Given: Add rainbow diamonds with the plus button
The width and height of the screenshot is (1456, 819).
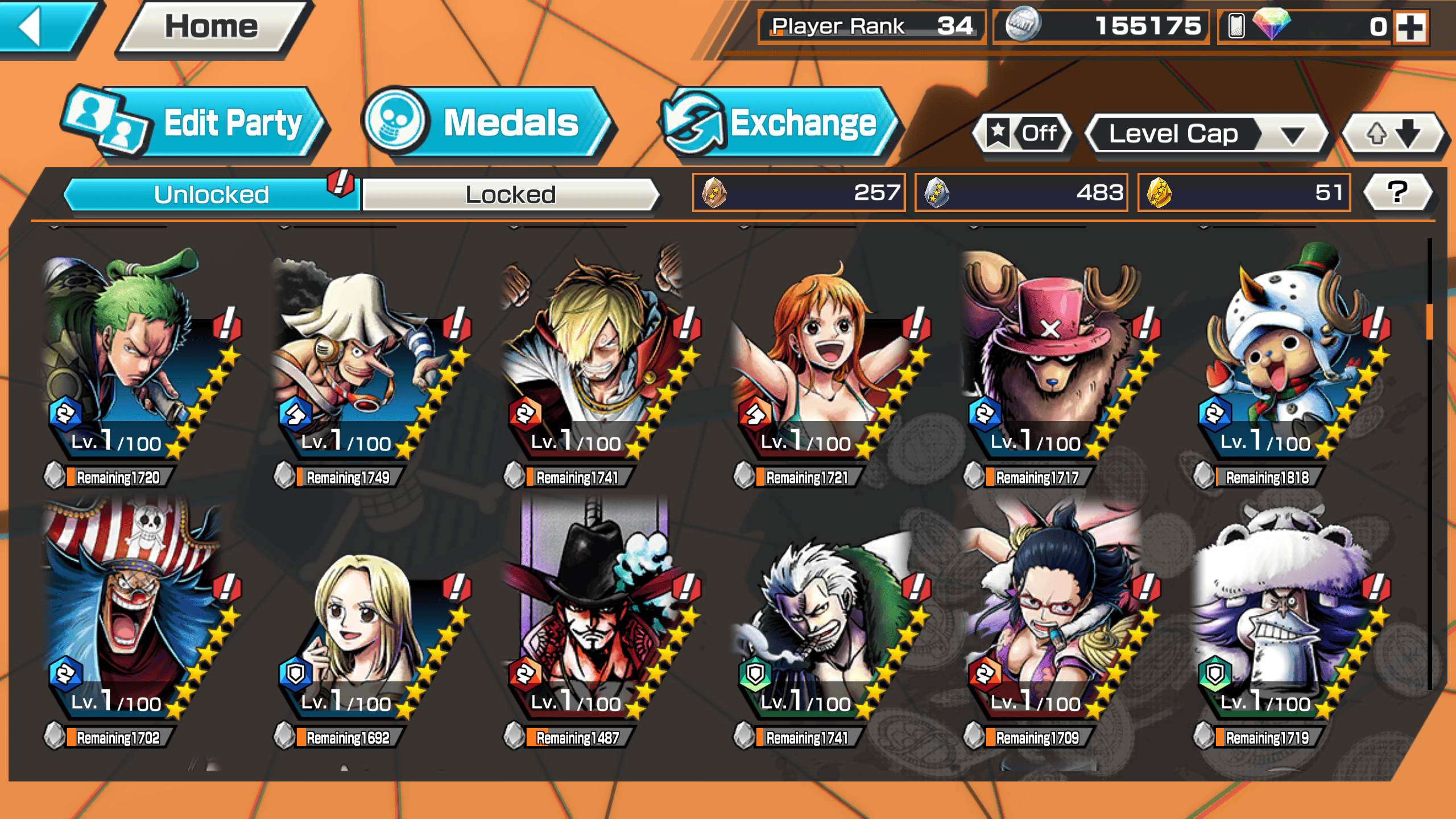Looking at the screenshot, I should click(1412, 27).
